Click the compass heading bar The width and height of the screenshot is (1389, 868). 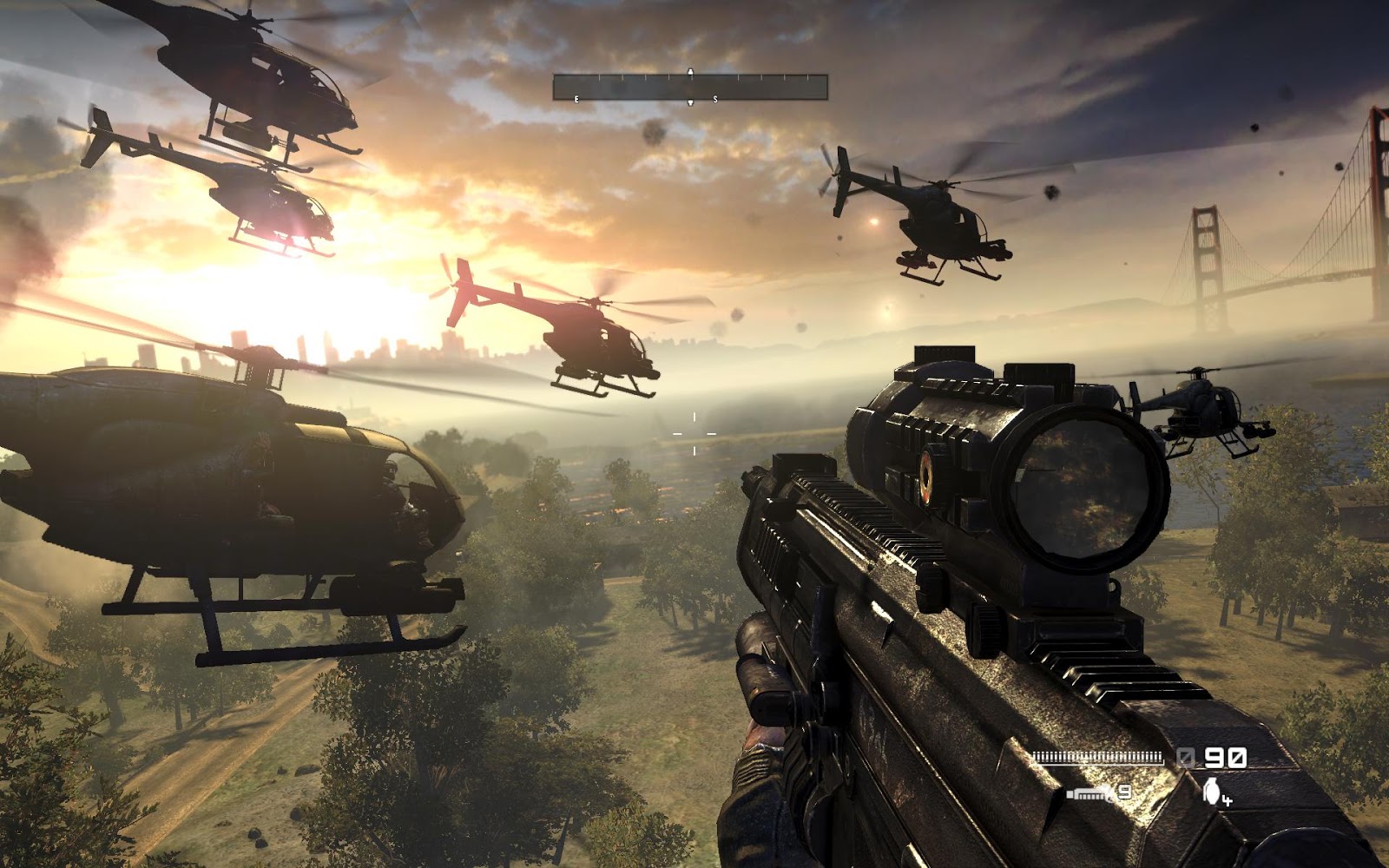tap(690, 87)
